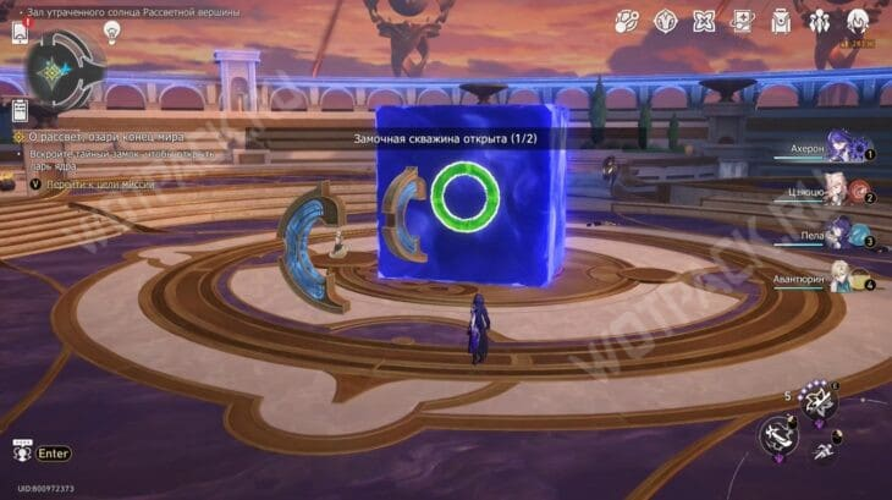This screenshot has height=500, width=892.
Task: Open the four-petal flower menu icon
Action: [x=704, y=21]
